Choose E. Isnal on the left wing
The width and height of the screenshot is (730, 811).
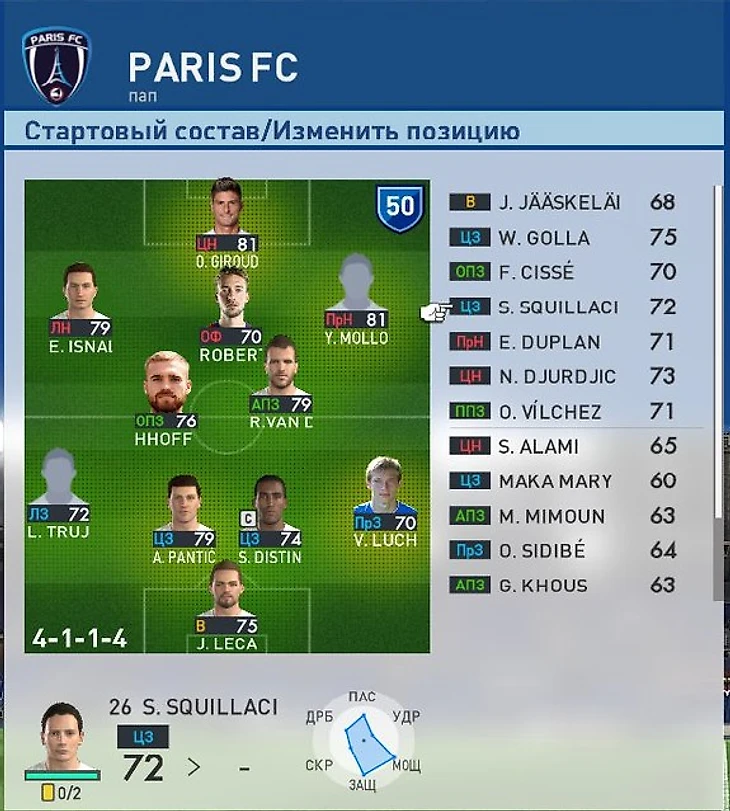click(80, 305)
